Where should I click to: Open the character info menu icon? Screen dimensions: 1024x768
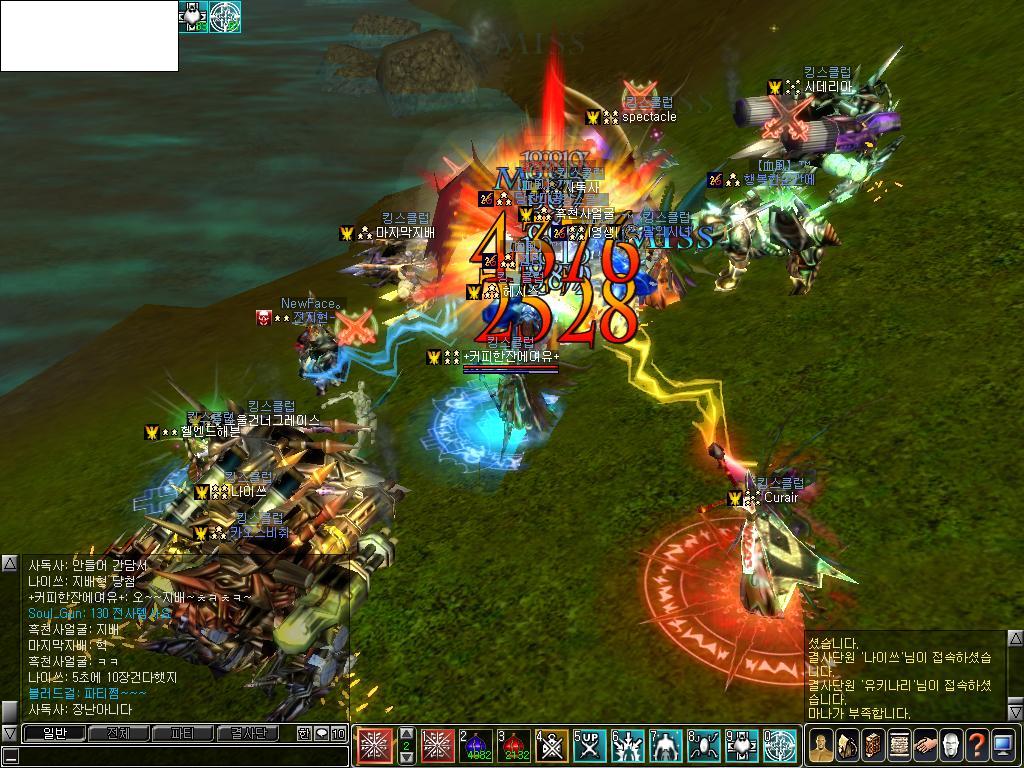(x=820, y=745)
